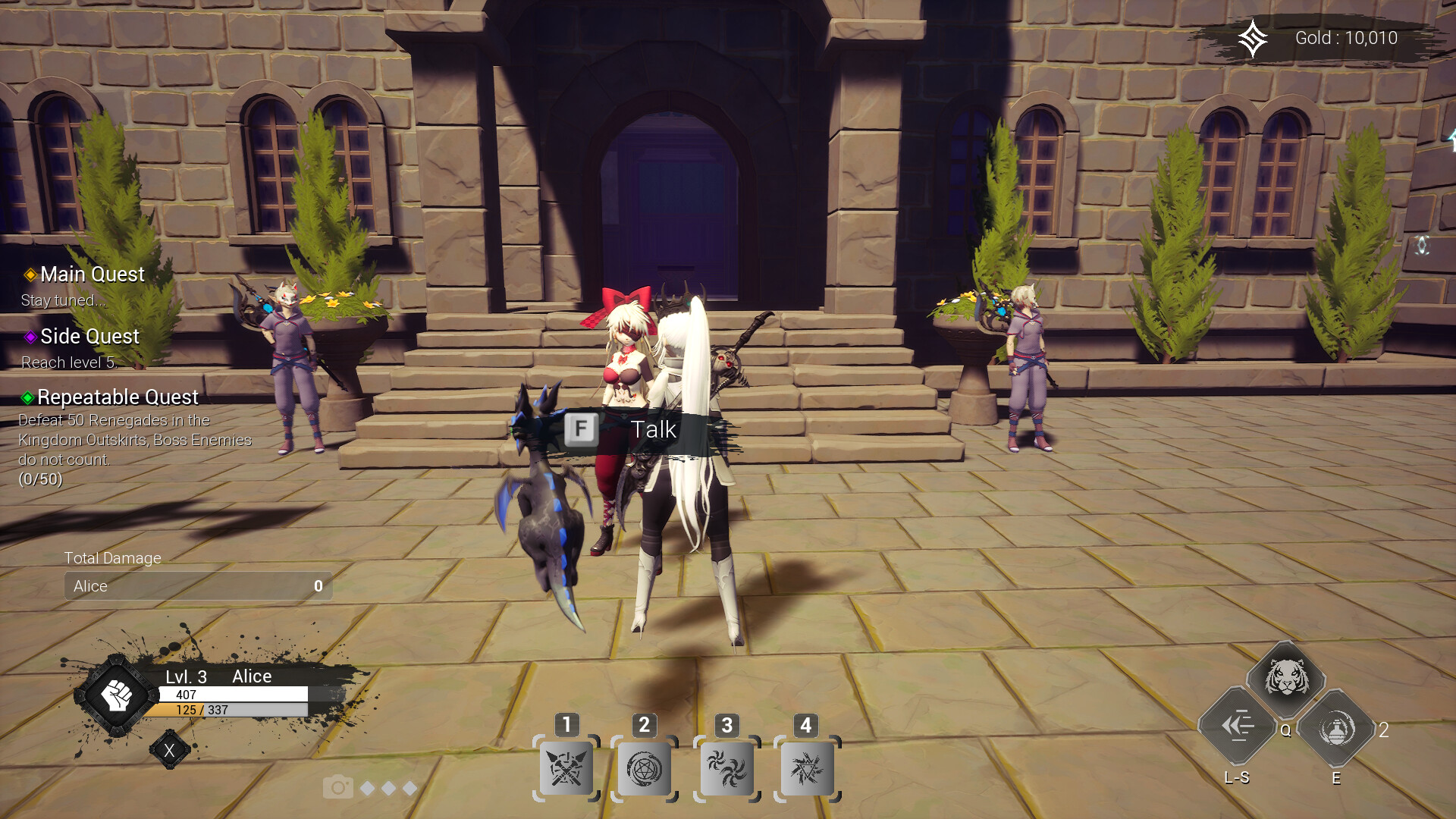Click the Gold : 10,010 display
This screenshot has width=1456, height=819.
[x=1346, y=38]
